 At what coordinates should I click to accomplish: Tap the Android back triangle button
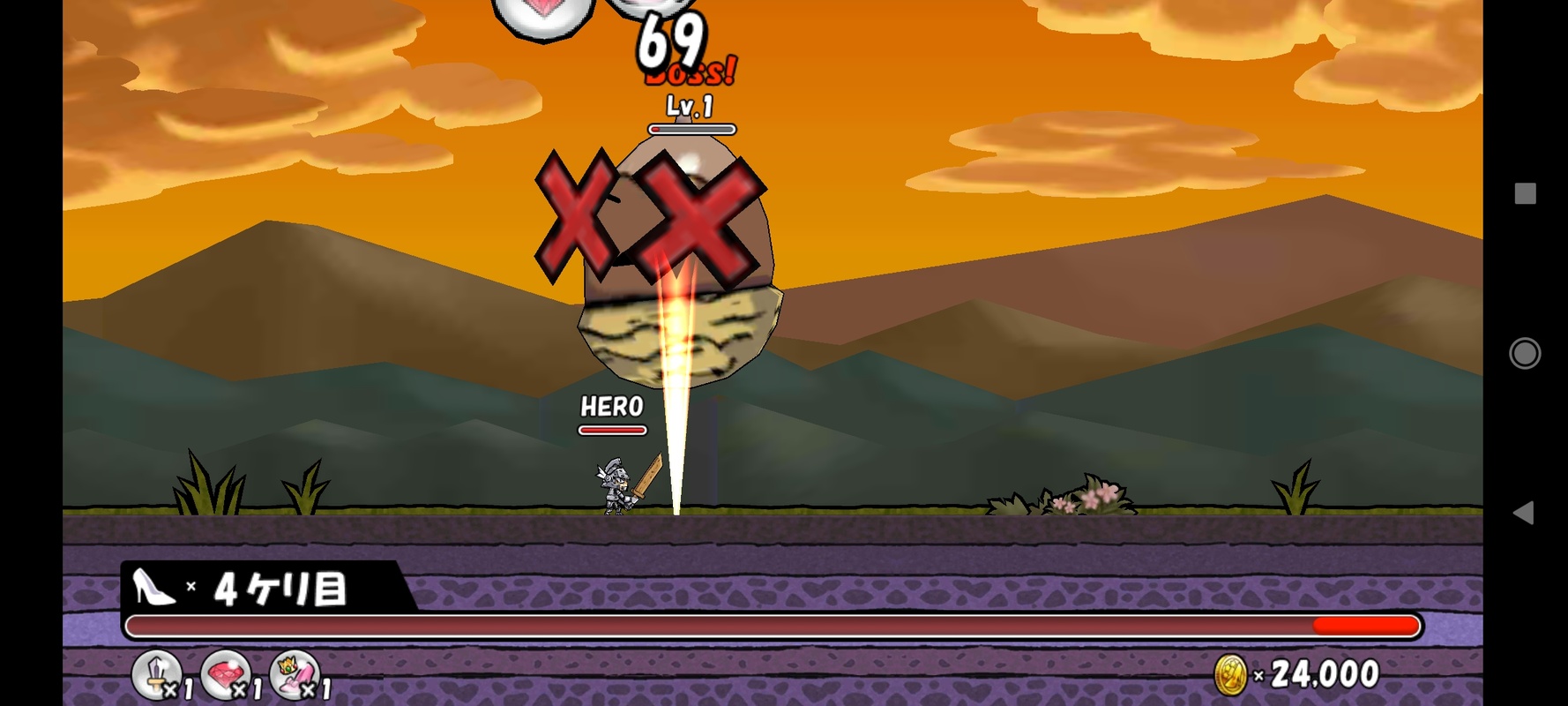[1523, 513]
